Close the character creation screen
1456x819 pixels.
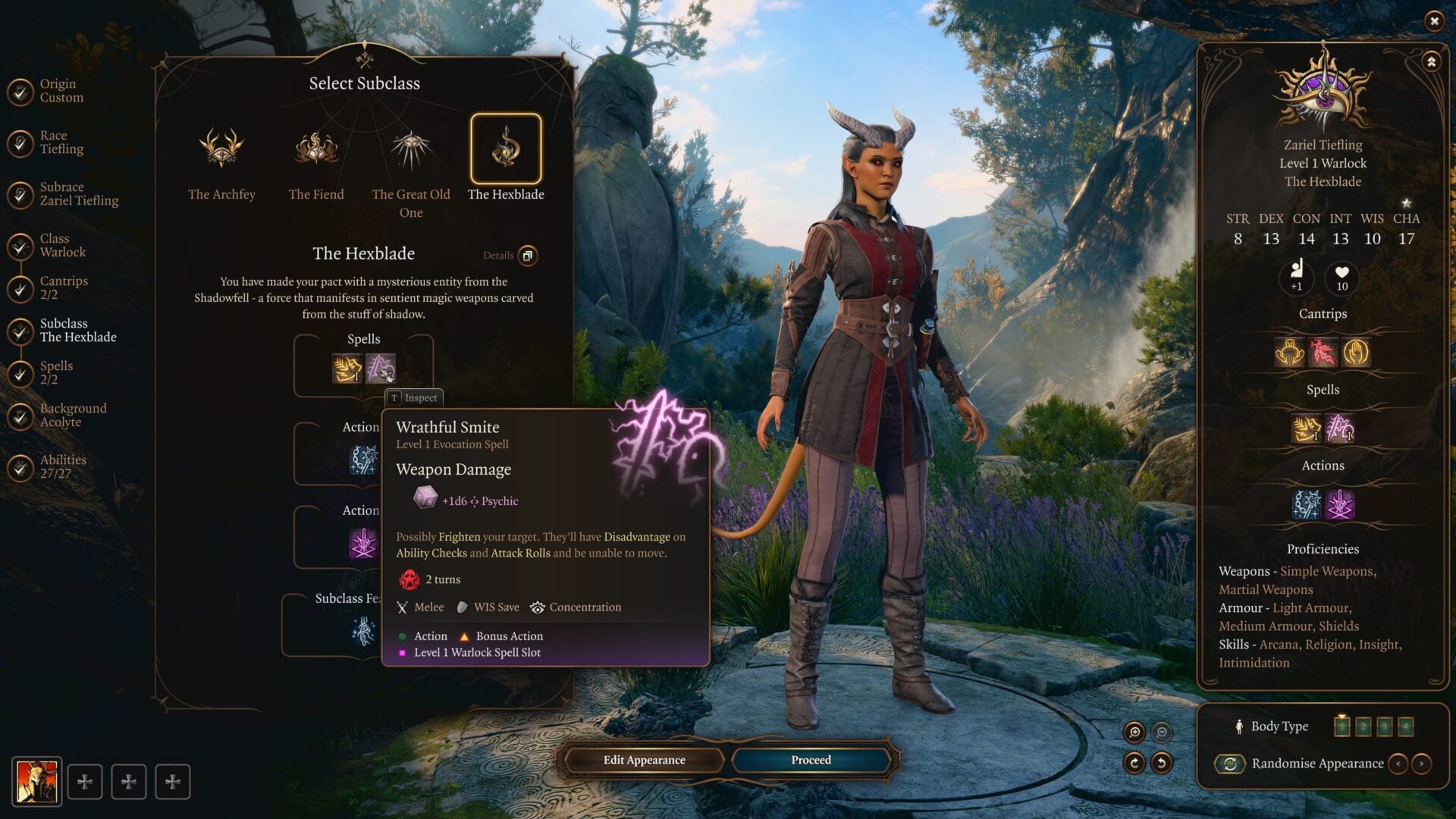1434,21
